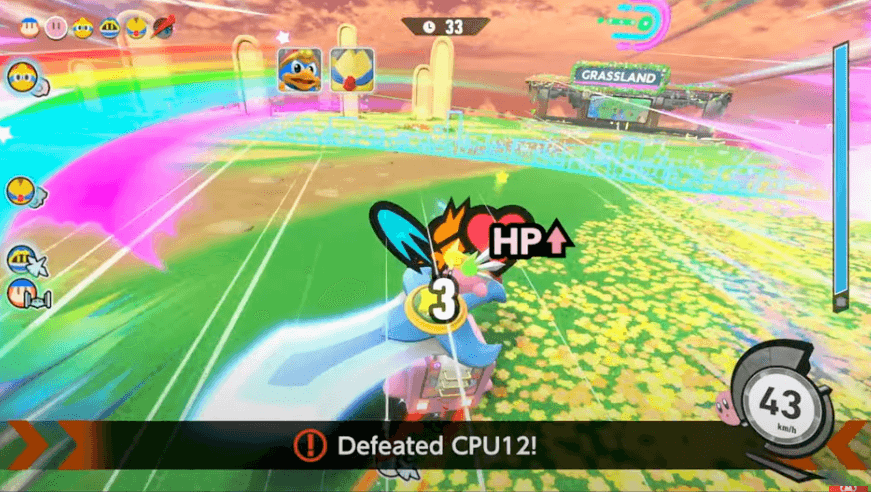
Task: Select the King Dedede portrait box
Action: [299, 70]
